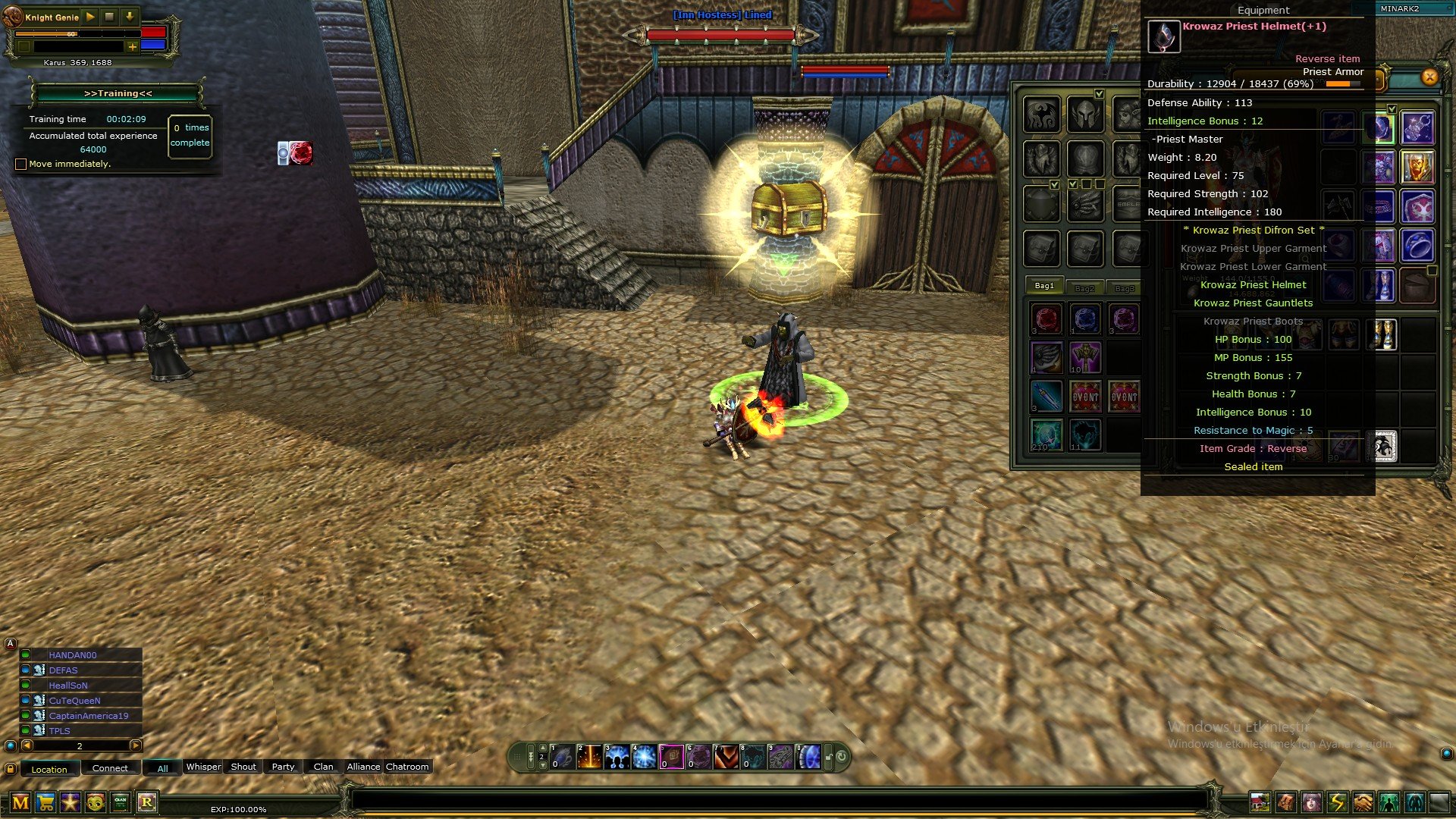
Task: Select the purple hammer item in bag
Action: click(x=1085, y=357)
